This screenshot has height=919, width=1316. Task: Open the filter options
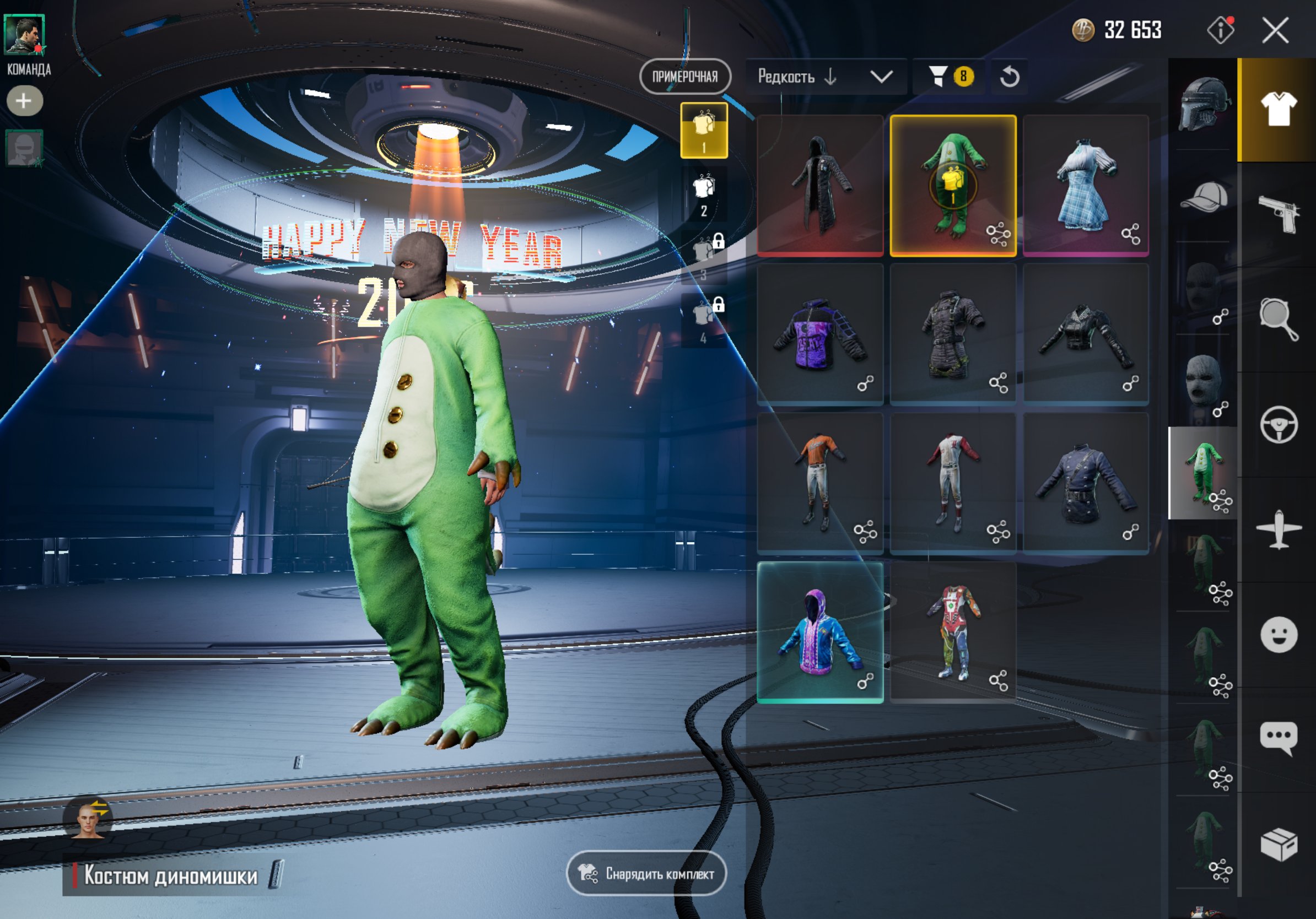[x=948, y=76]
